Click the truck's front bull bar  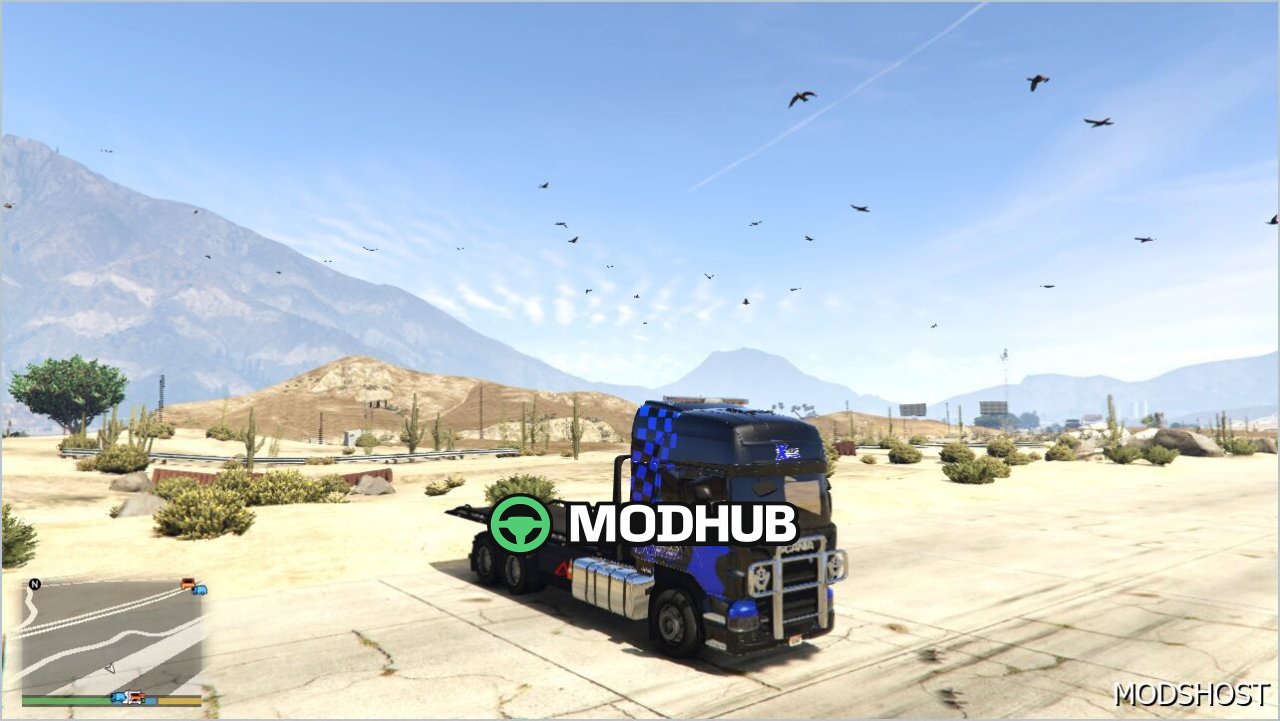(790, 590)
